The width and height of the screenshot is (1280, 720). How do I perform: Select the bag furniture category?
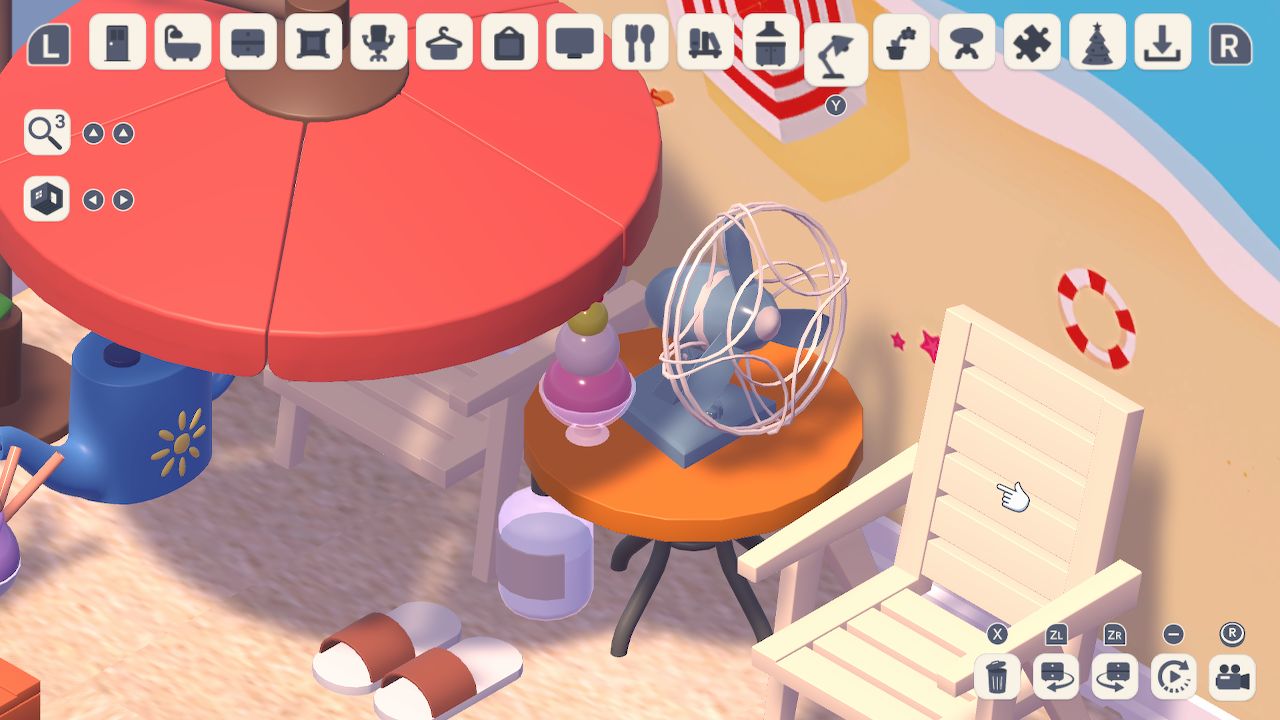(x=505, y=44)
